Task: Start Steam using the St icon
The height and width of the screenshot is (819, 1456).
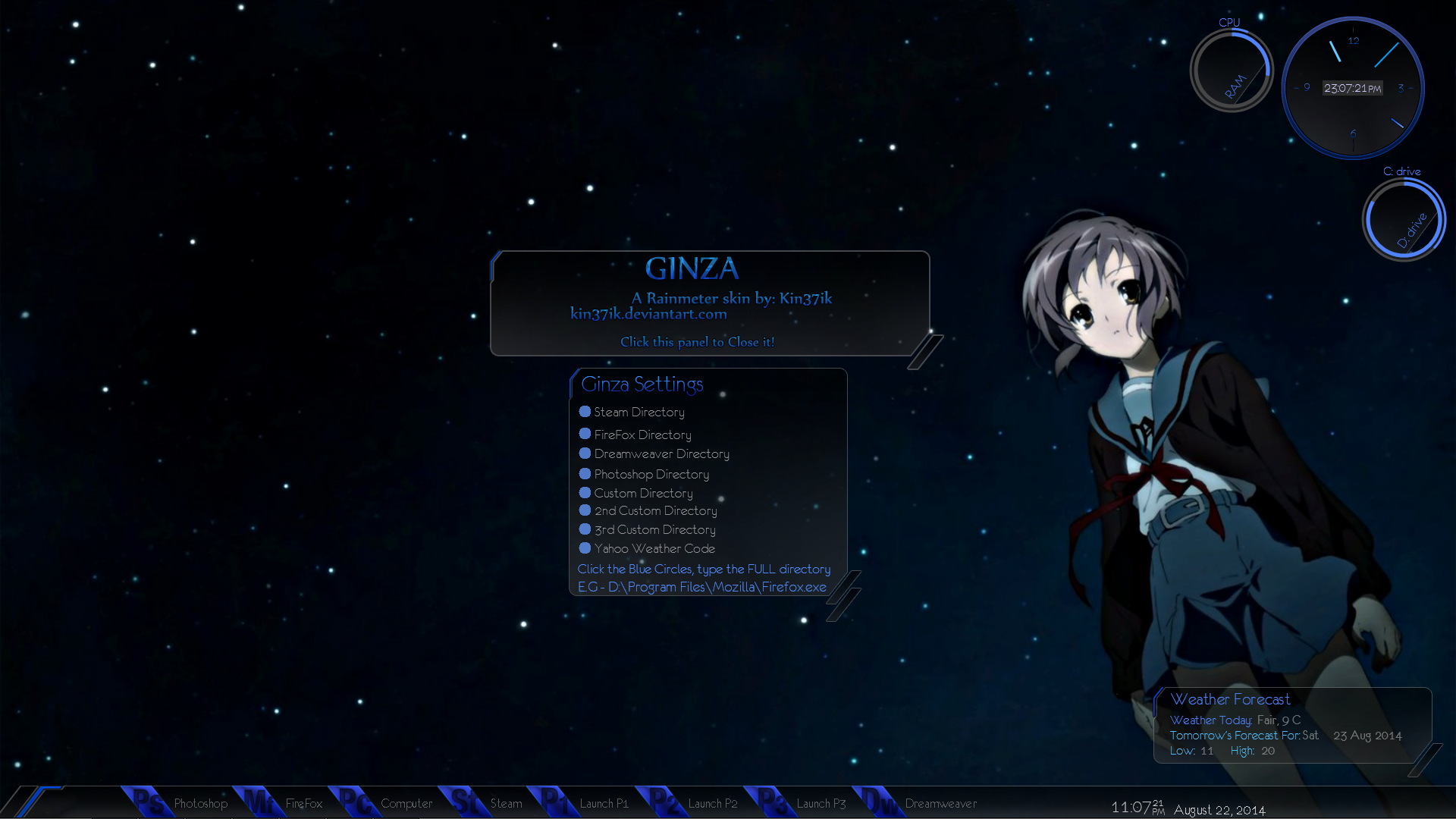Action: pos(466,802)
